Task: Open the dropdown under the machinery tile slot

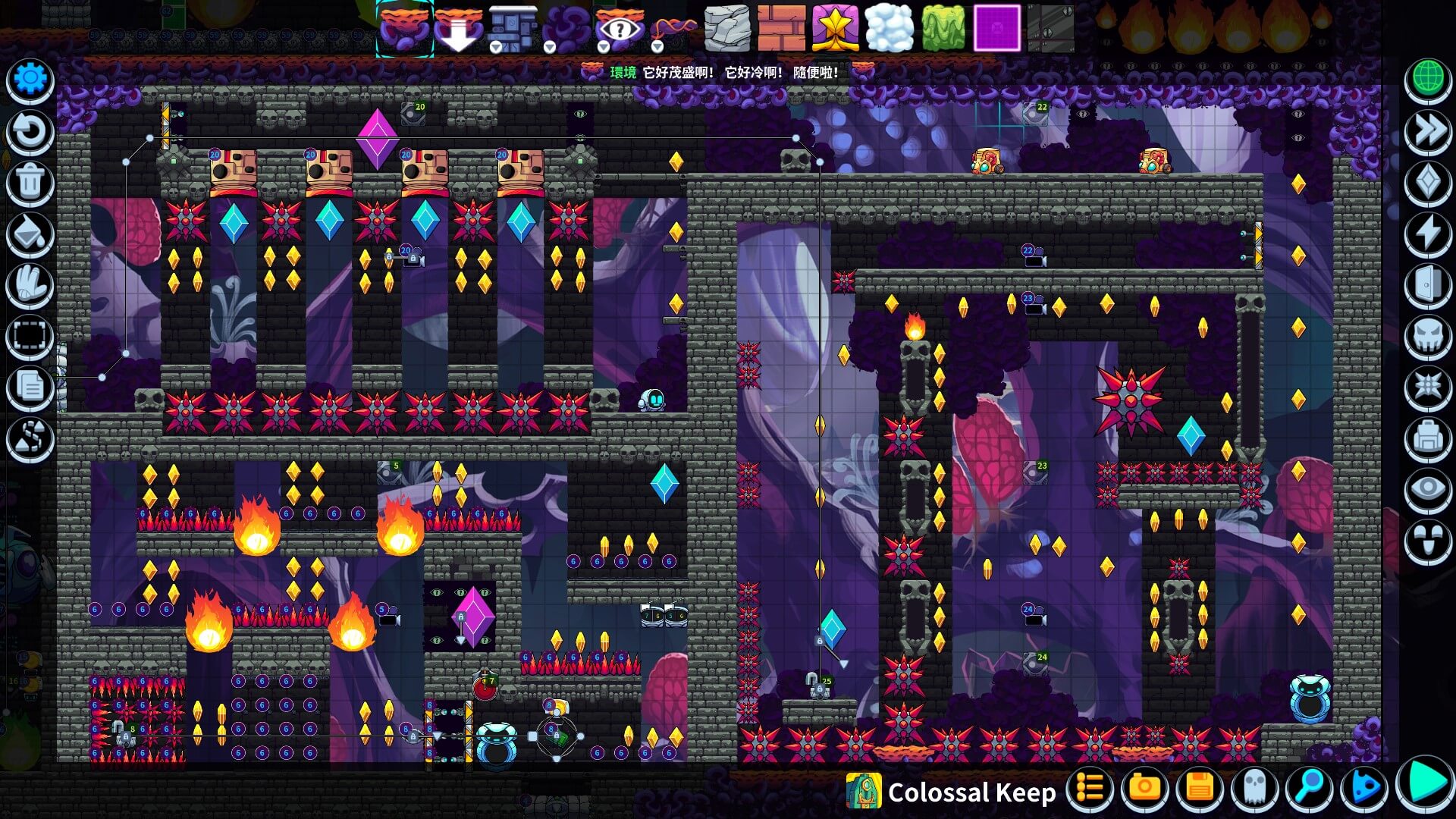Action: pyautogui.click(x=495, y=45)
